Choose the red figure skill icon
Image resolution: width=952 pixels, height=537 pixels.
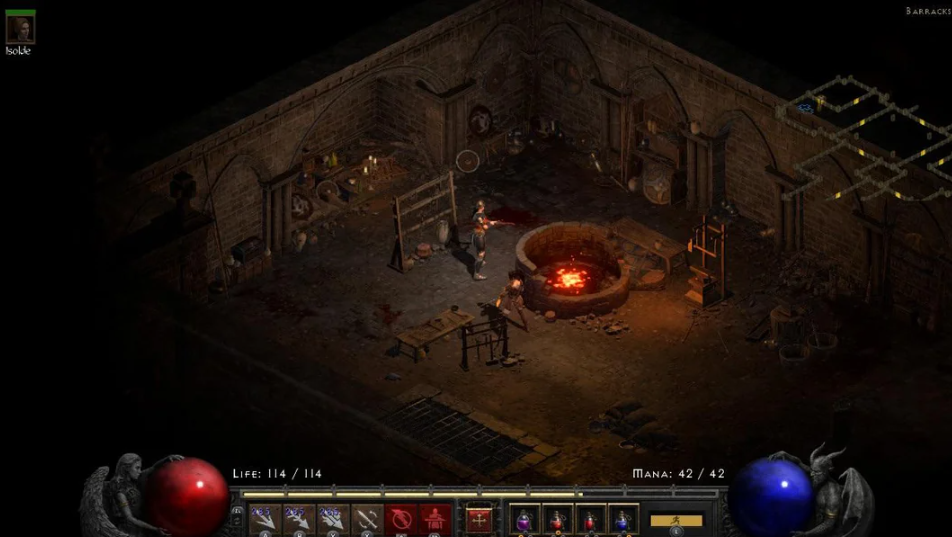click(433, 519)
